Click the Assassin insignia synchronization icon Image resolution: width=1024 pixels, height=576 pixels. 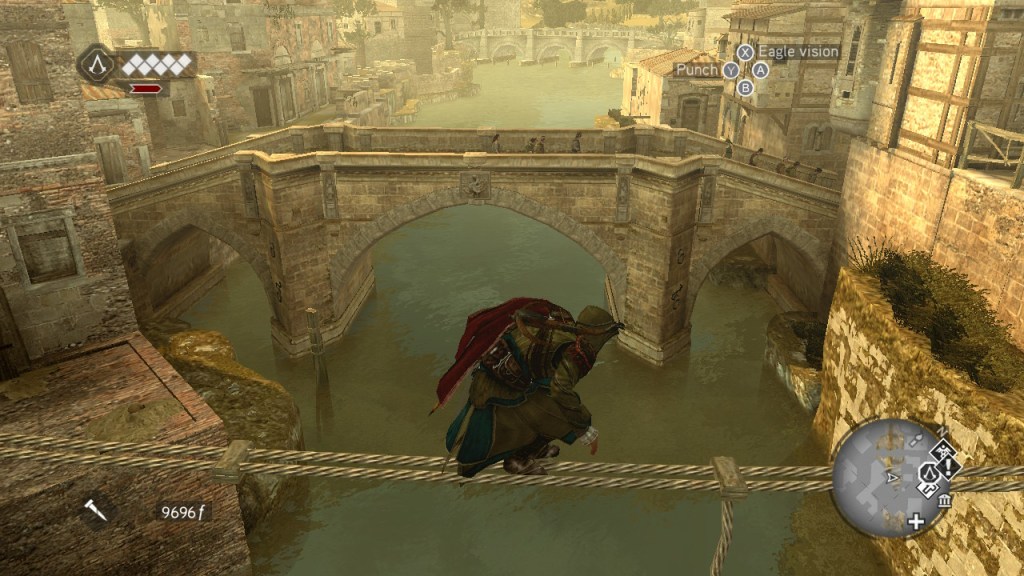point(96,66)
